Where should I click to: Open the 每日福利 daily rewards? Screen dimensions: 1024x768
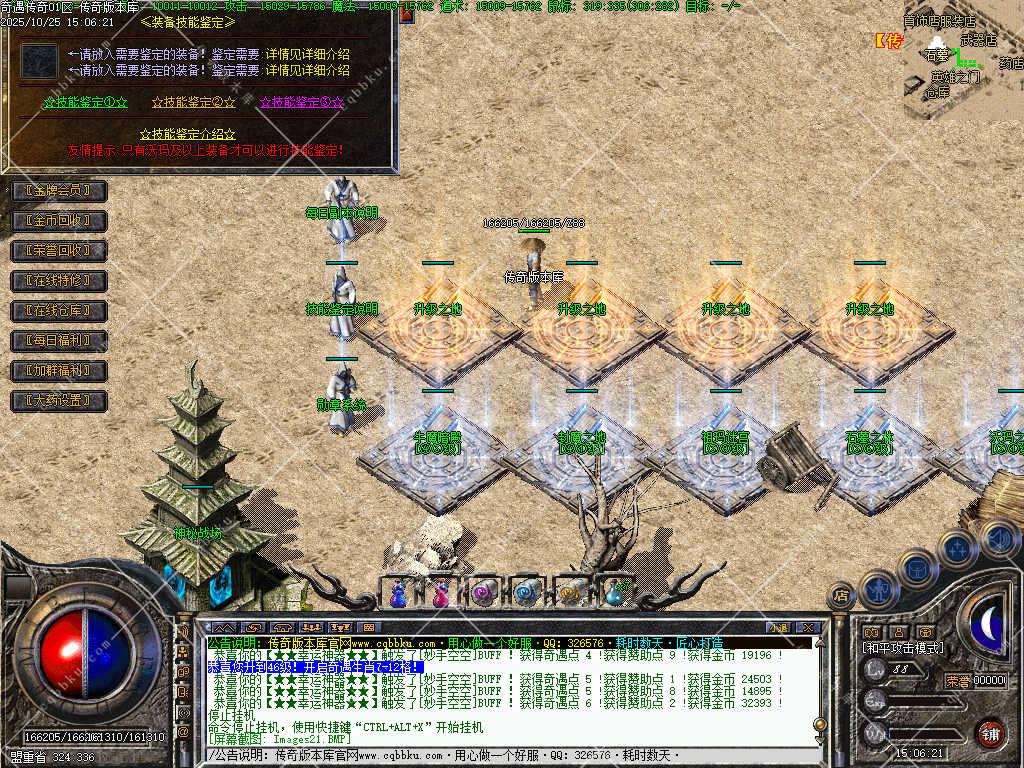[59, 341]
